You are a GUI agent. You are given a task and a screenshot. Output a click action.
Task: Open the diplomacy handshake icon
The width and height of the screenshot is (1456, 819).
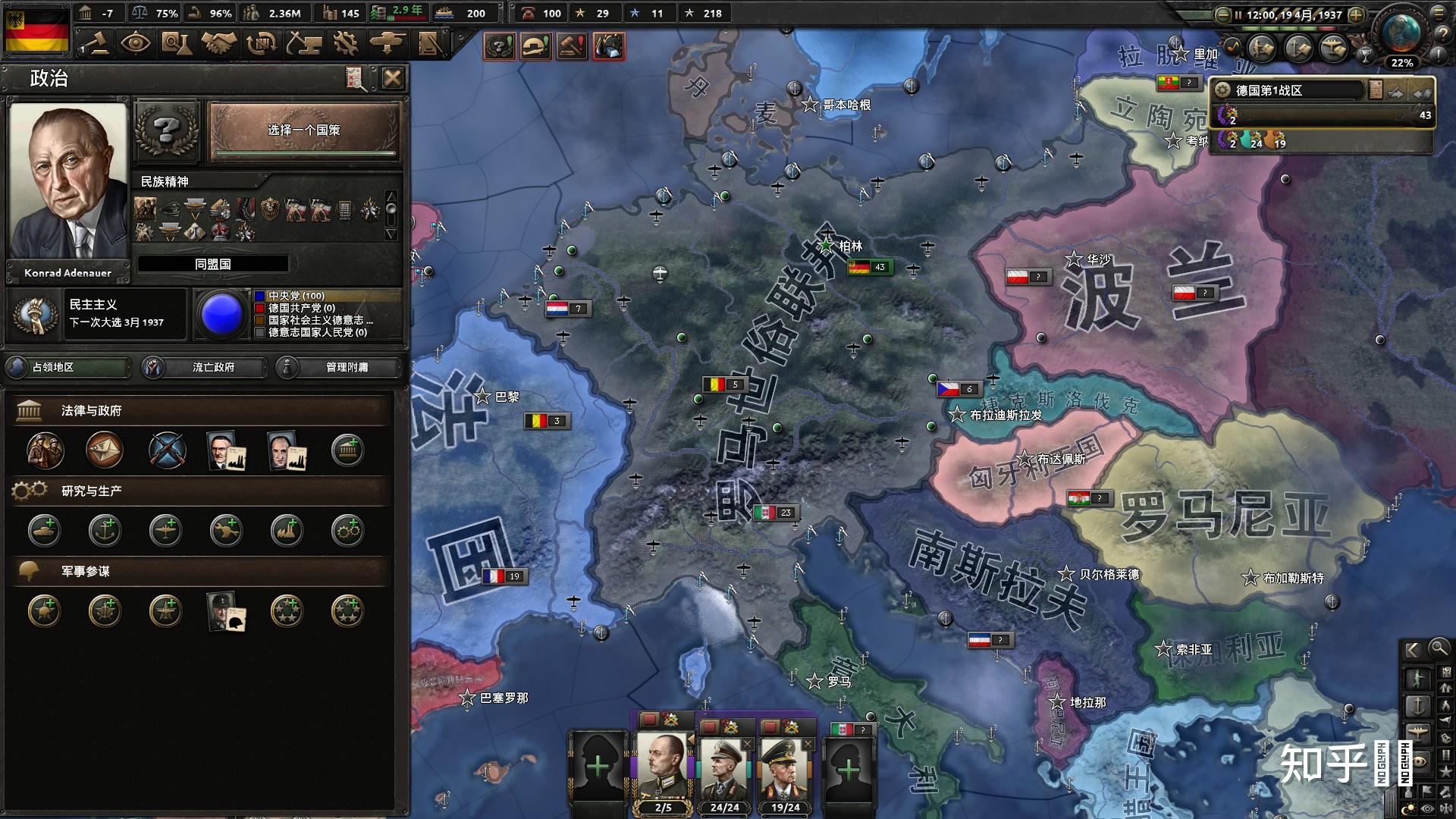218,43
